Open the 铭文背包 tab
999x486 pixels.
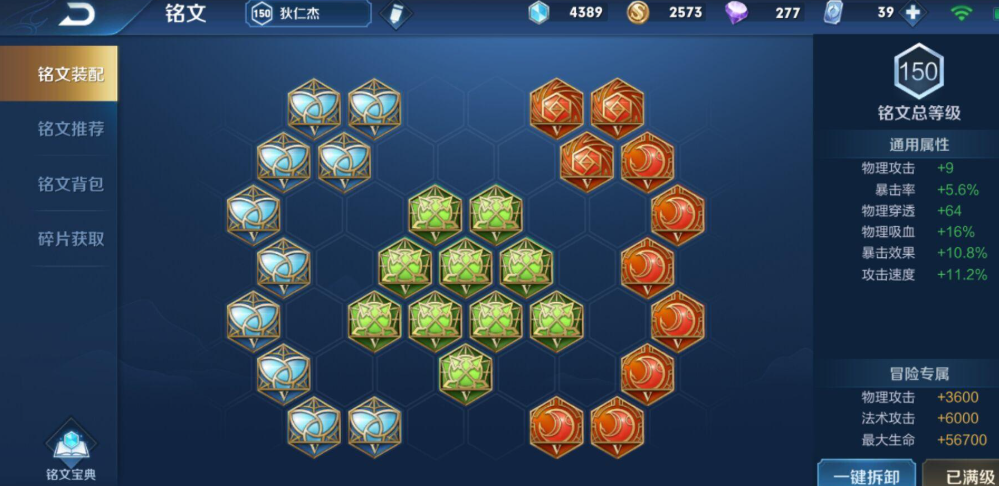point(70,184)
